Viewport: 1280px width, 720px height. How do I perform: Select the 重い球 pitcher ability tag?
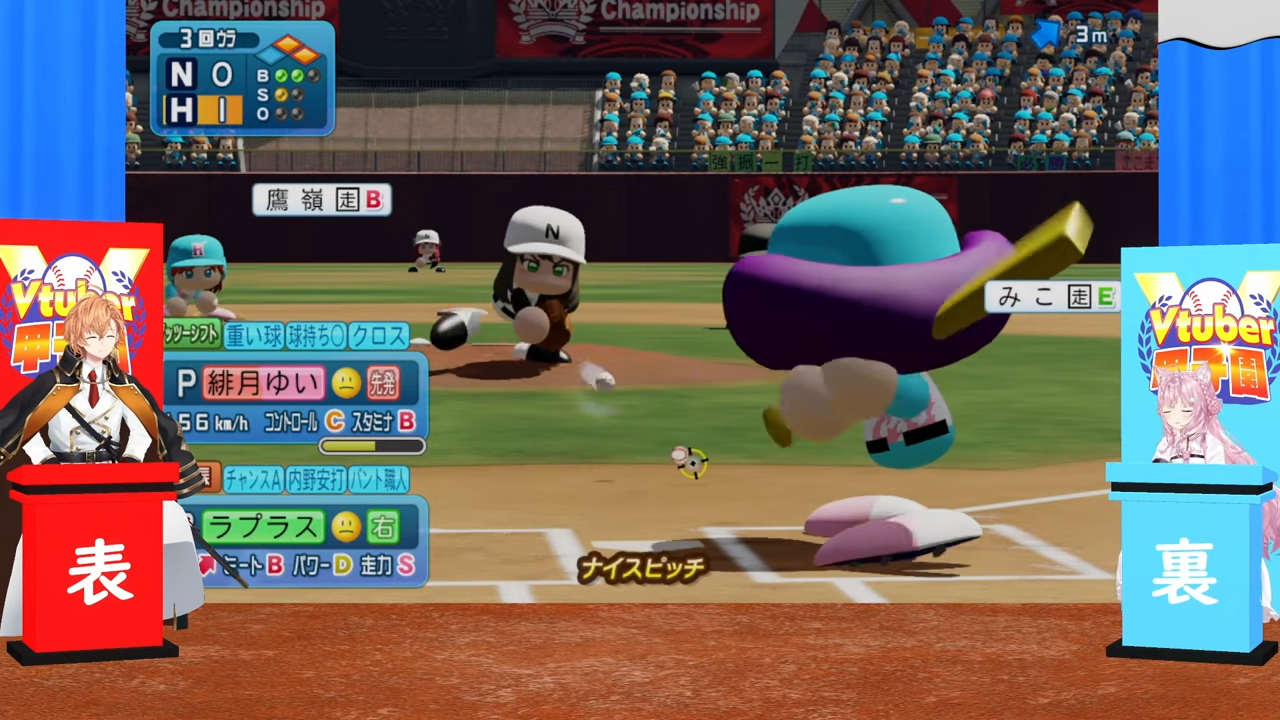(x=253, y=336)
